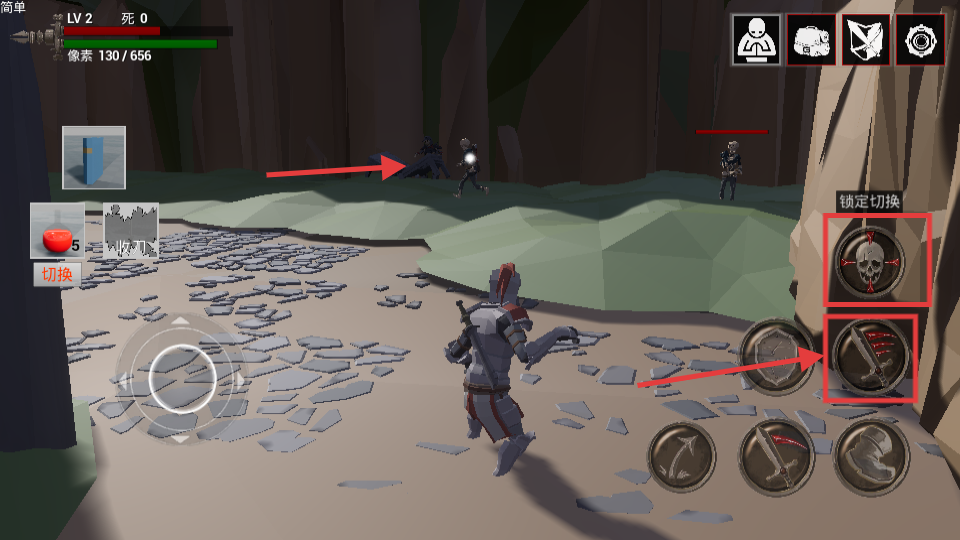Open the shield and swords equipment screen
The width and height of the screenshot is (960, 540).
pyautogui.click(x=866, y=40)
